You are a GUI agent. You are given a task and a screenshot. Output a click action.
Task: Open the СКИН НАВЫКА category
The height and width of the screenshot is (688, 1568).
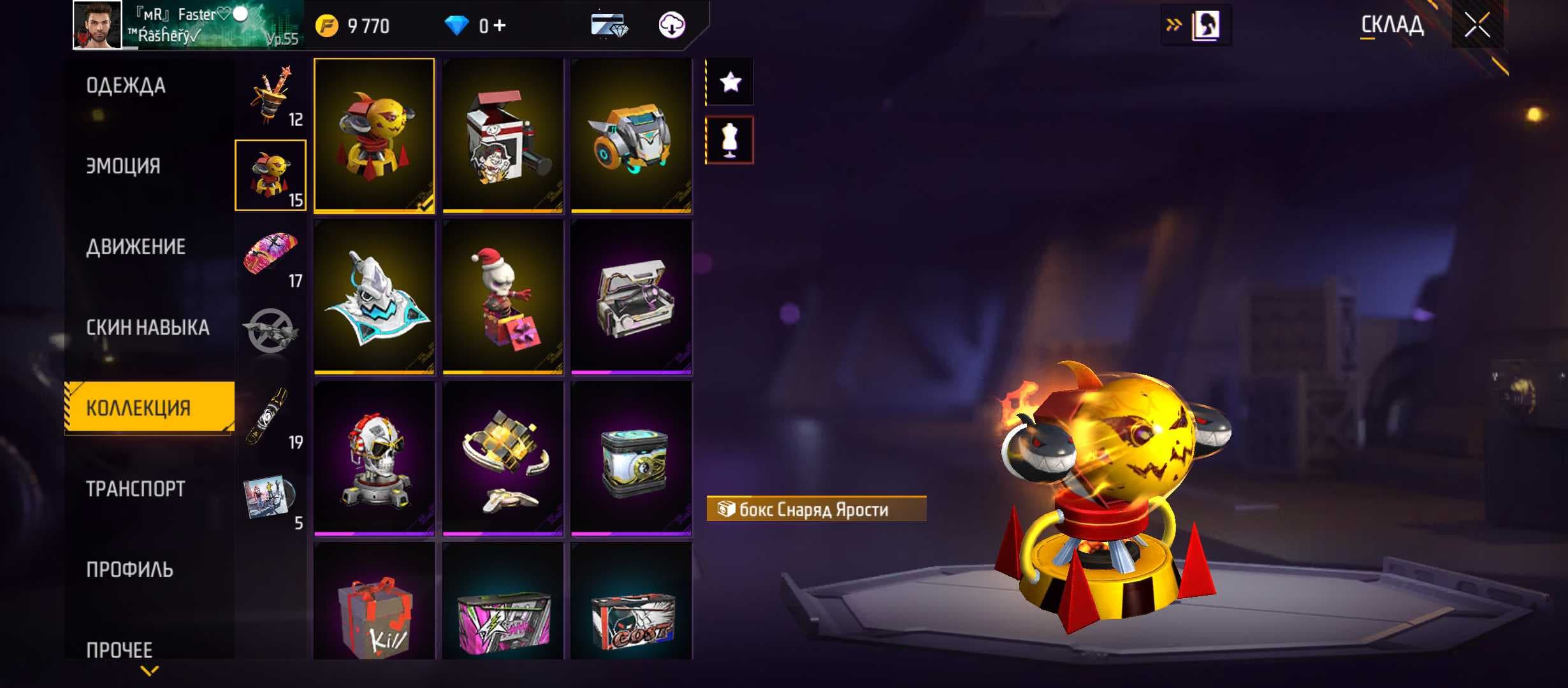(x=147, y=327)
